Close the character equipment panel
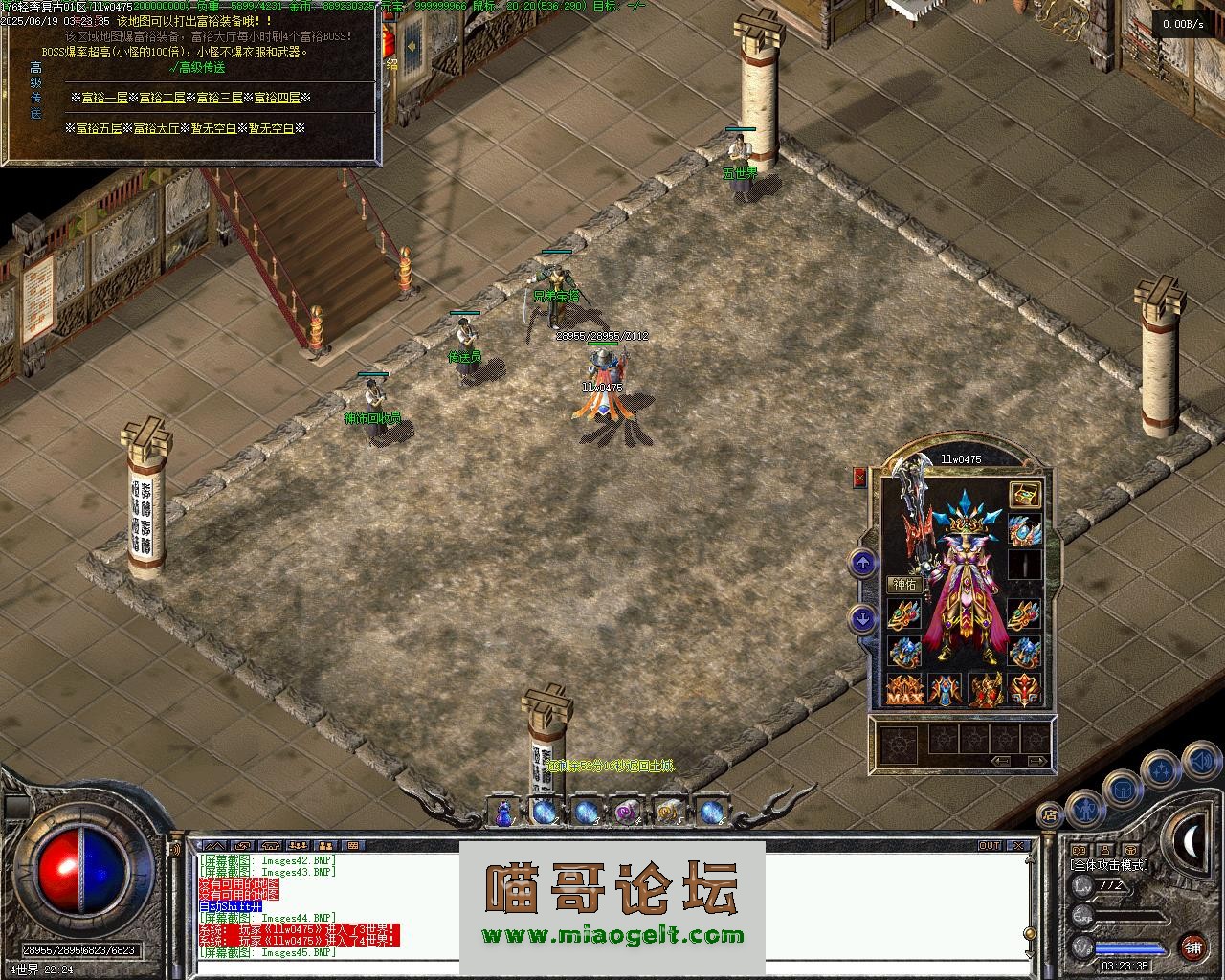This screenshot has width=1225, height=980. pos(859,477)
